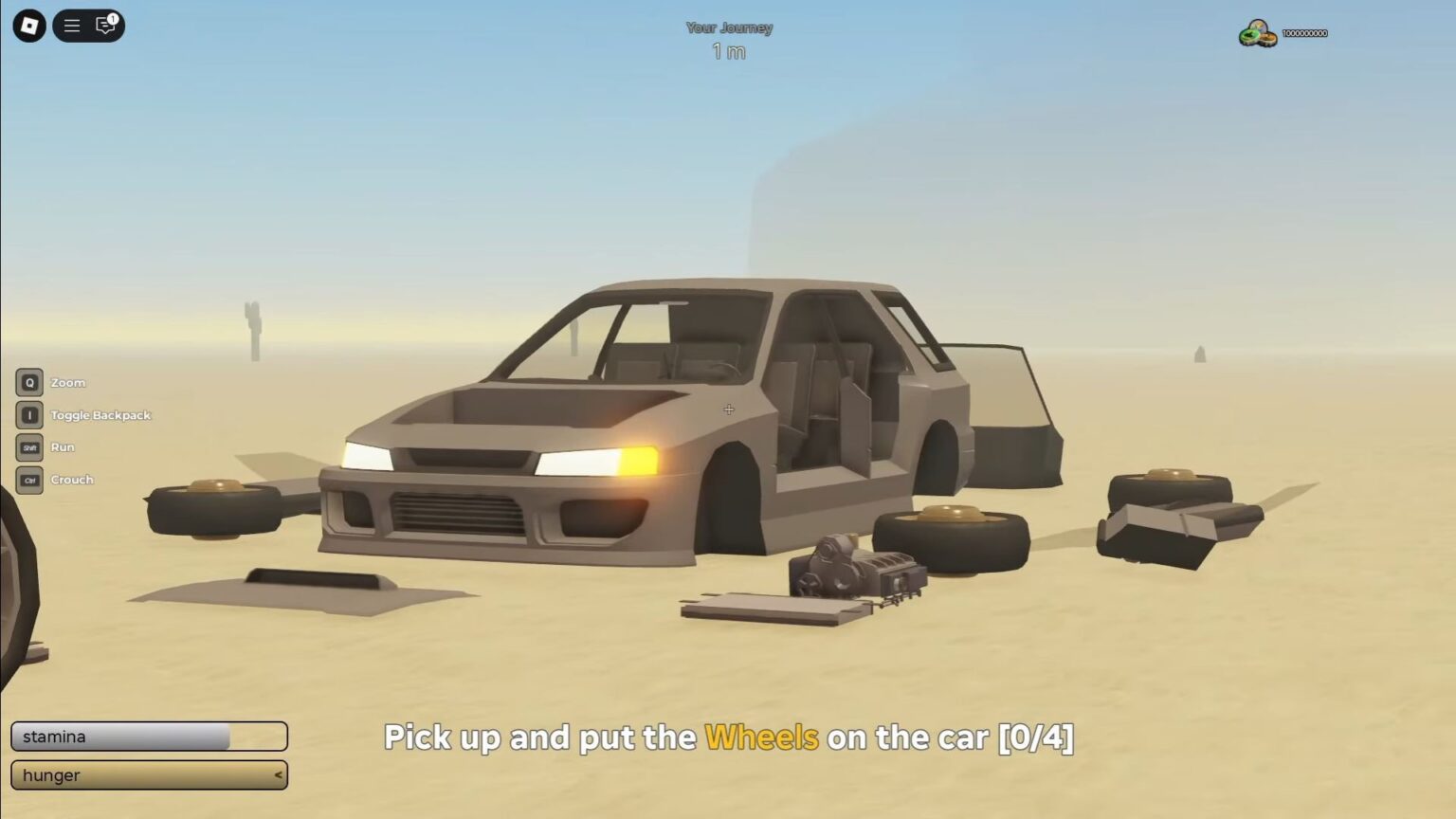Click the 1000000000 money counter
The height and width of the screenshot is (819, 1456).
coord(1306,33)
